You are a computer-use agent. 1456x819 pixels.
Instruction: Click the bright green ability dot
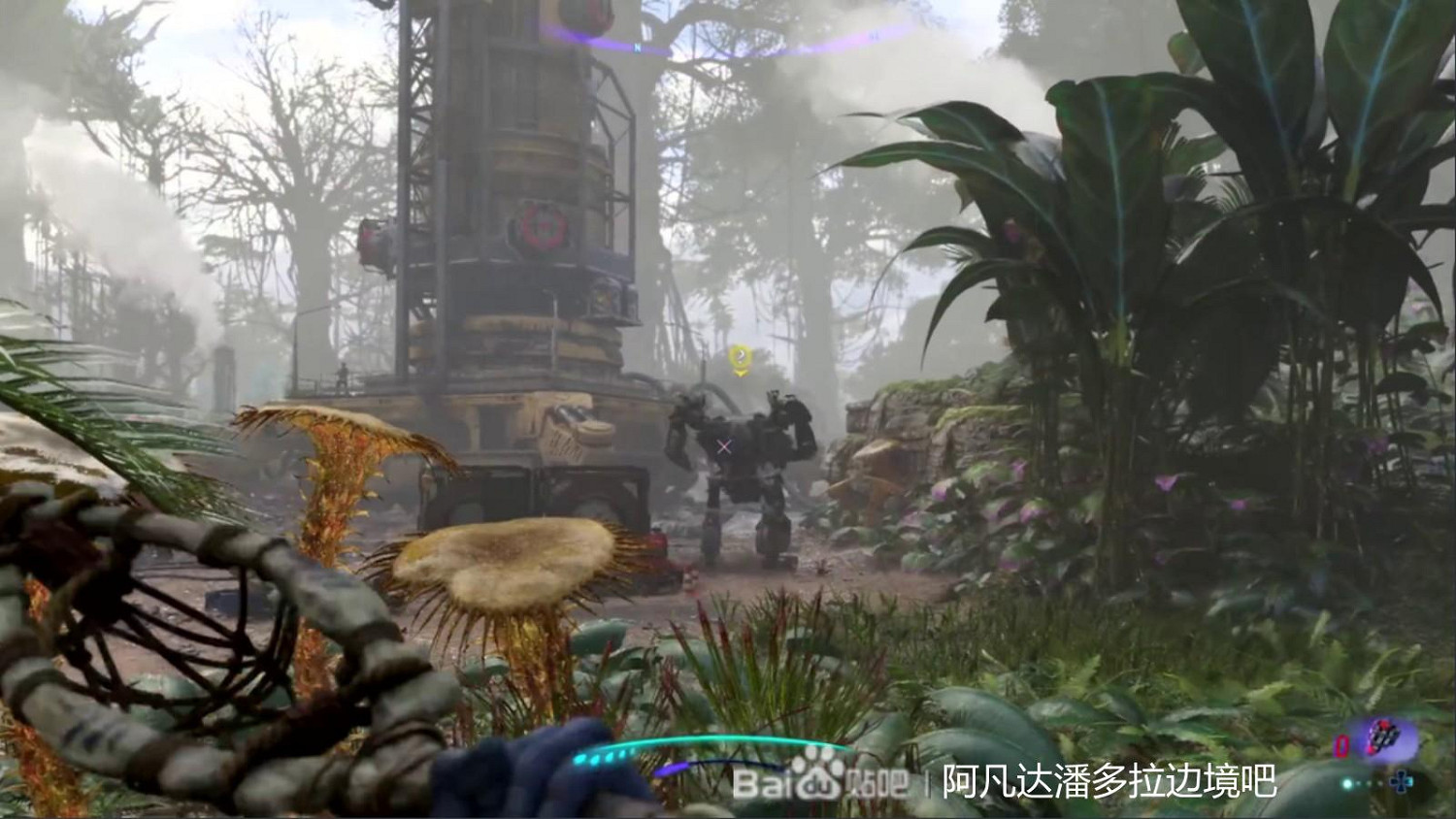1346,782
